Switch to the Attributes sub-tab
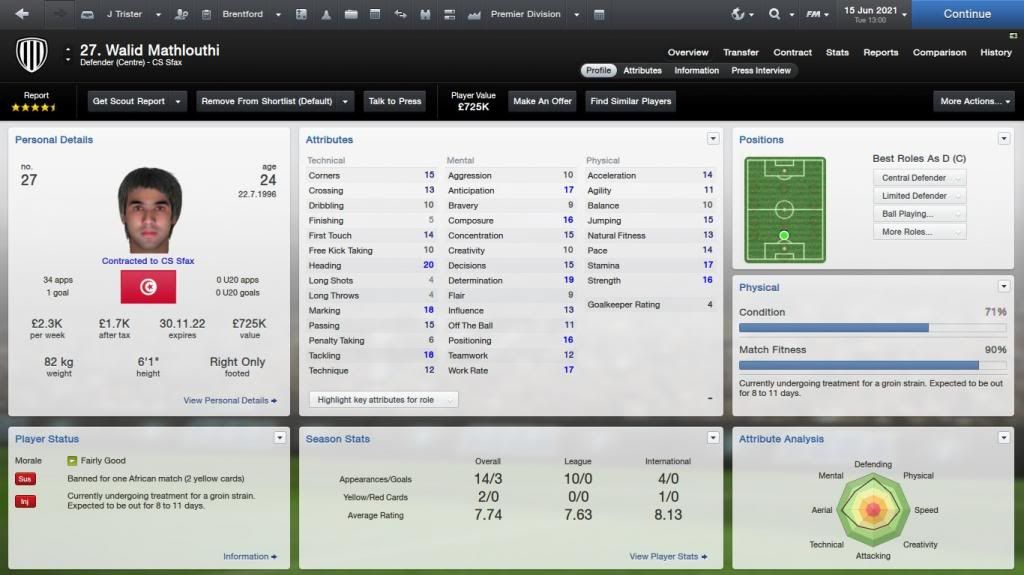 [642, 71]
